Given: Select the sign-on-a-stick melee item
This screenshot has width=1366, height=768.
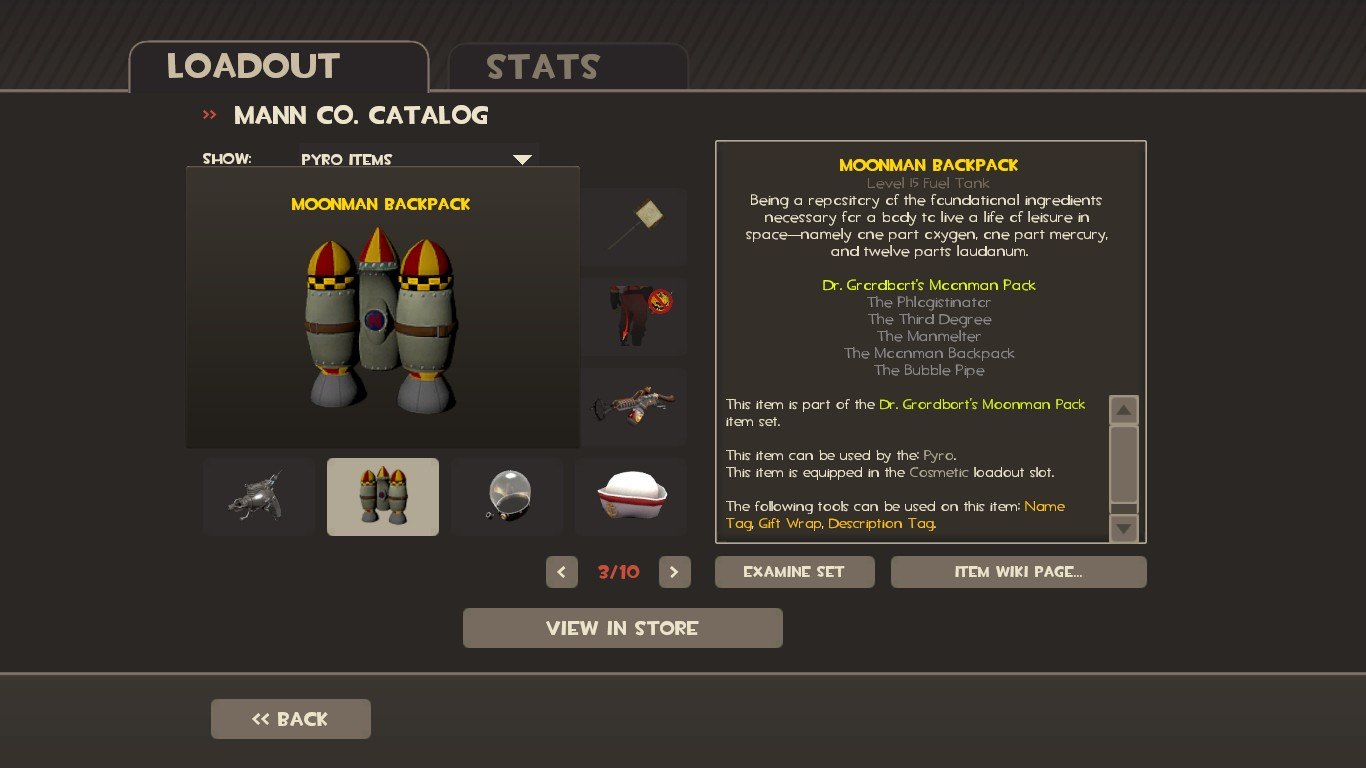Looking at the screenshot, I should click(x=633, y=225).
